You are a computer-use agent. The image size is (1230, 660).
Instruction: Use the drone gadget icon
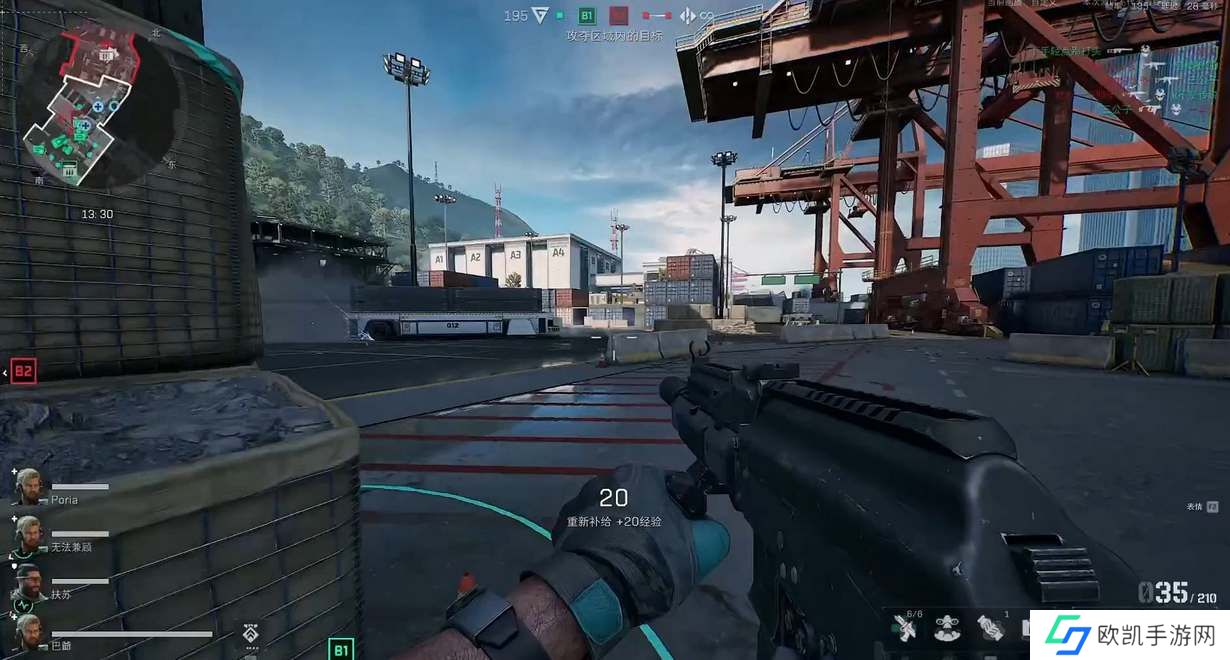[947, 628]
